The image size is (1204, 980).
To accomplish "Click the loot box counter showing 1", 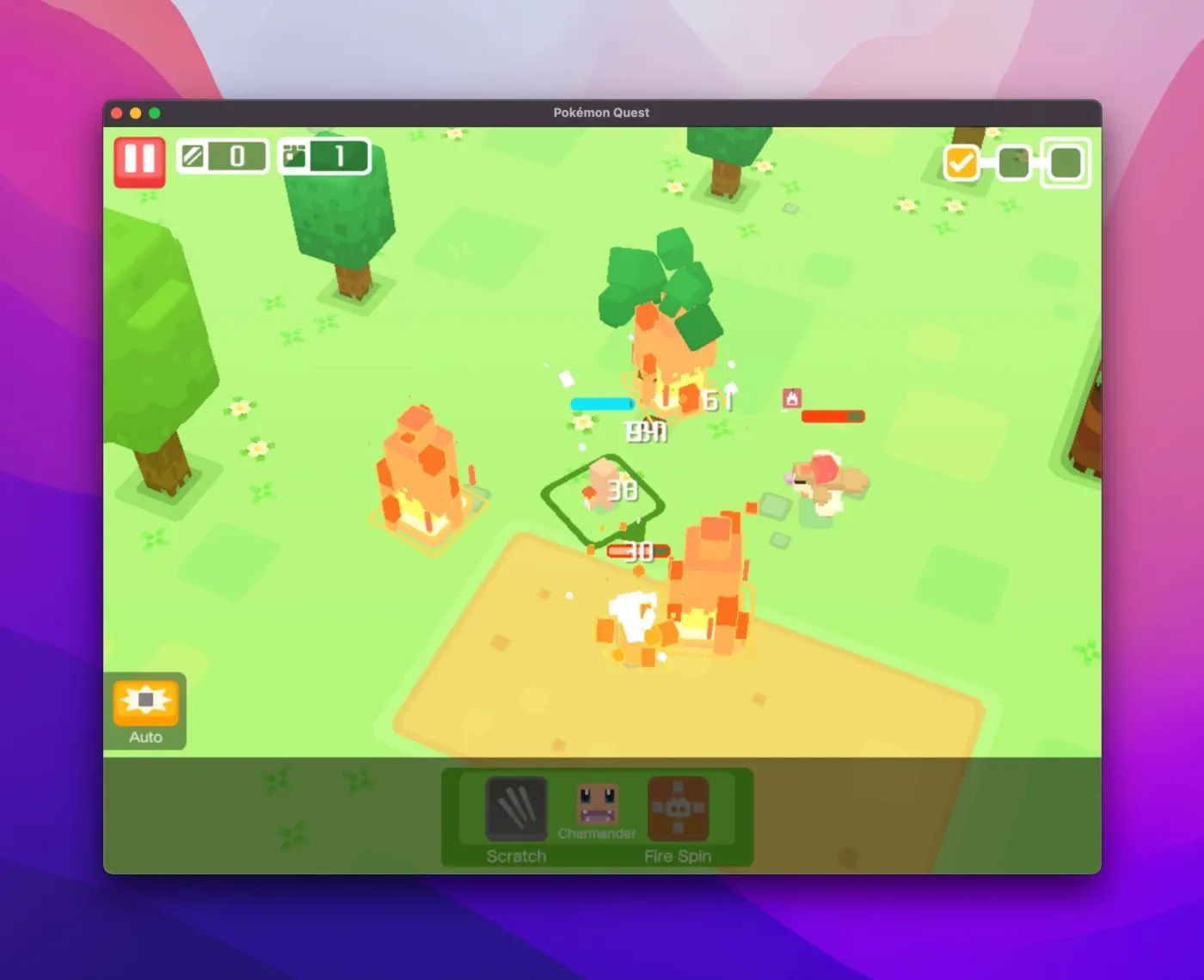I will (x=323, y=156).
